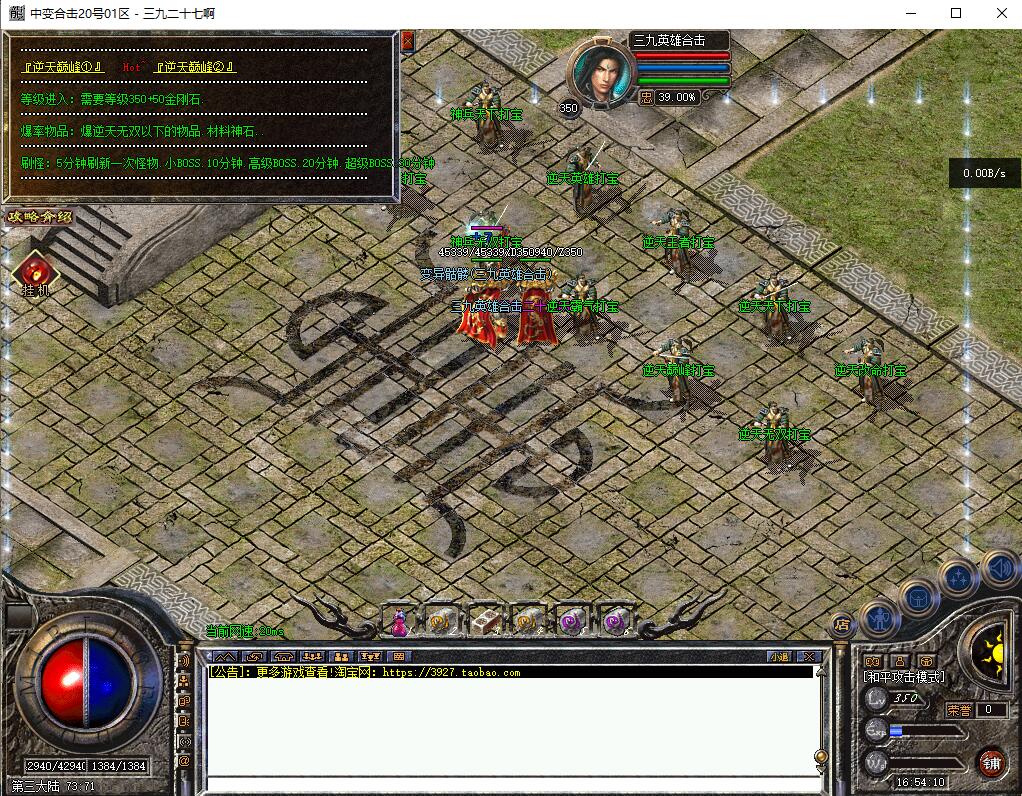Open the bag inventory round button
This screenshot has width=1022, height=796.
click(x=918, y=598)
